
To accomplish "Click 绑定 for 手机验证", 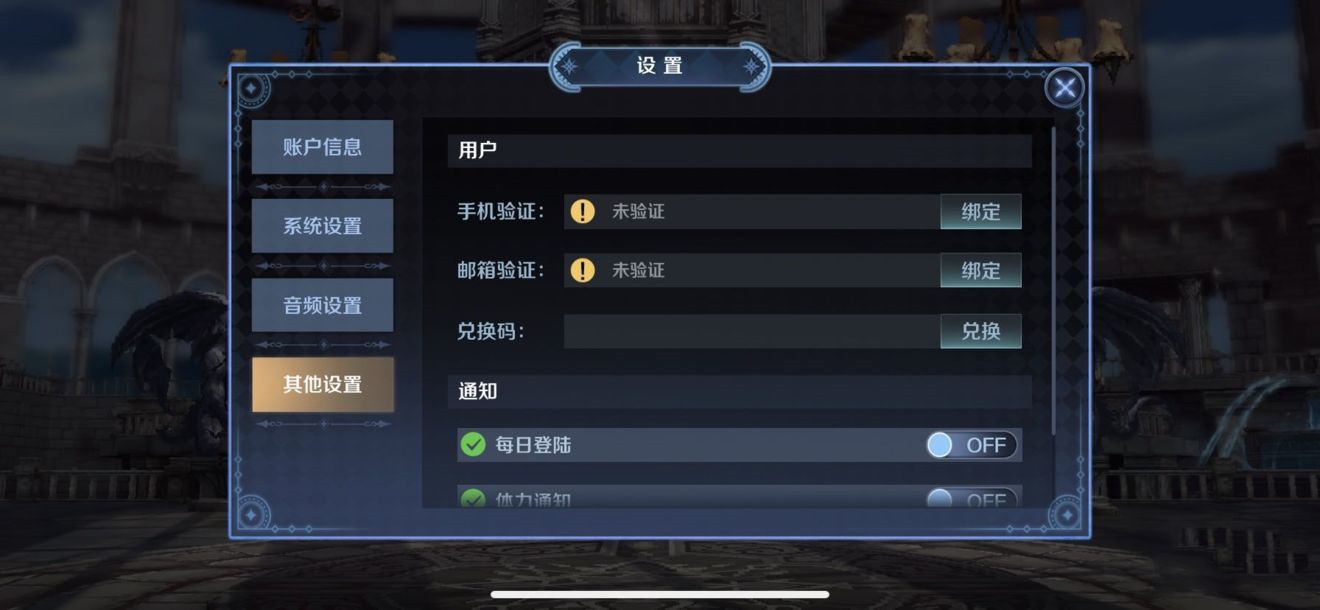I will (980, 212).
